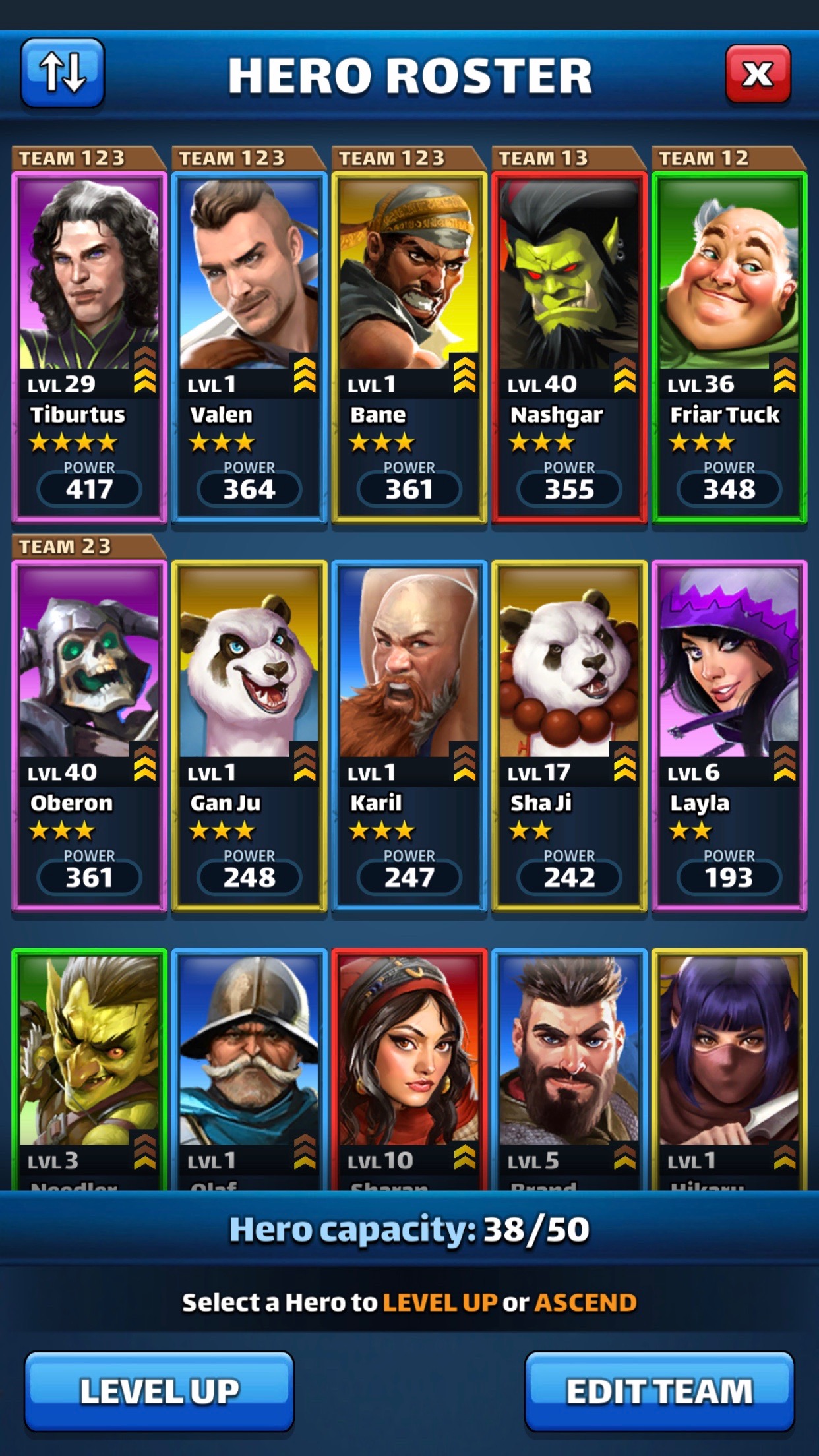Image resolution: width=819 pixels, height=1456 pixels.
Task: Choose the Layla hero card
Action: pos(729,735)
